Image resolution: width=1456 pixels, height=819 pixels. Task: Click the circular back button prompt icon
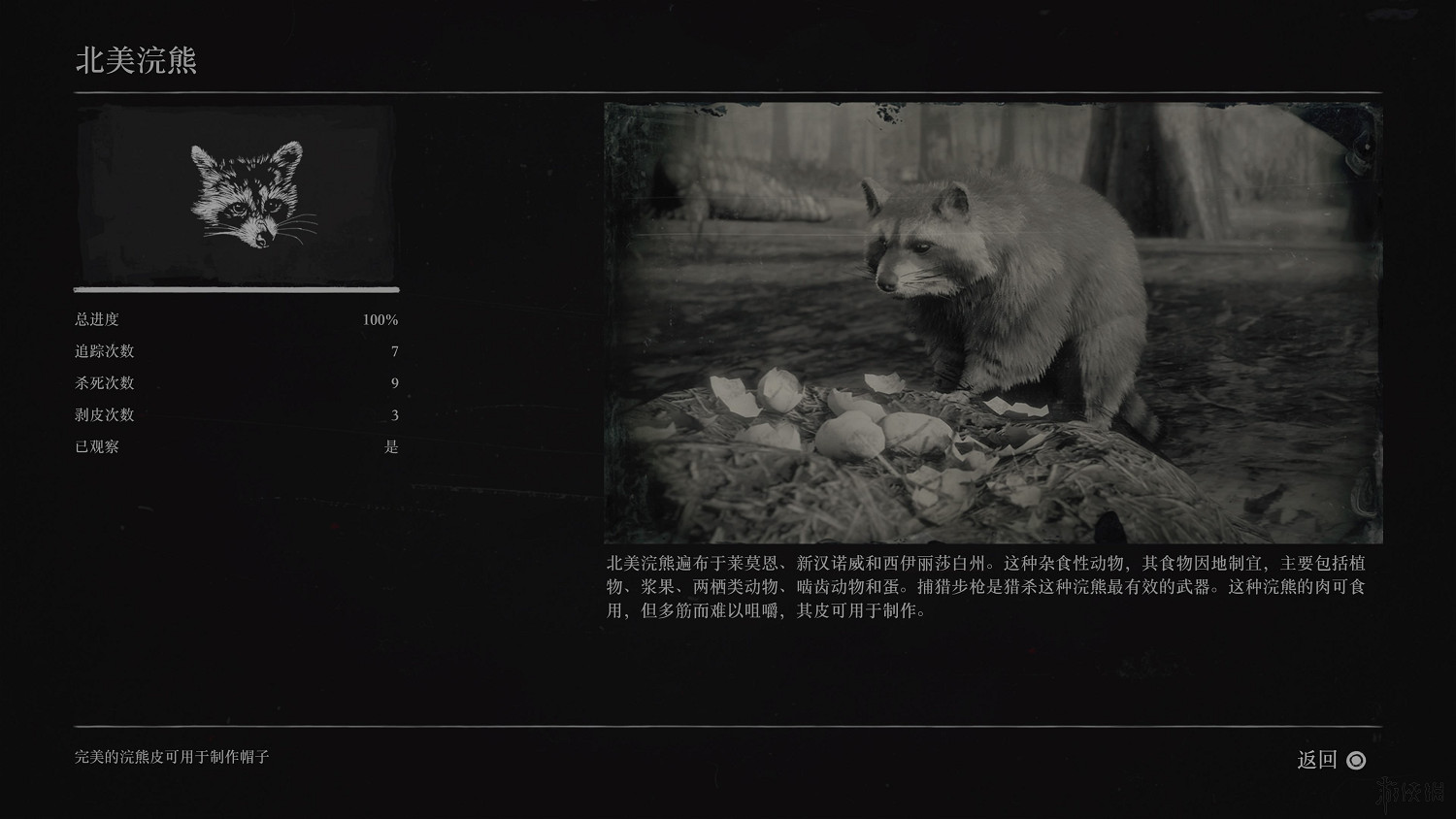pos(1358,761)
